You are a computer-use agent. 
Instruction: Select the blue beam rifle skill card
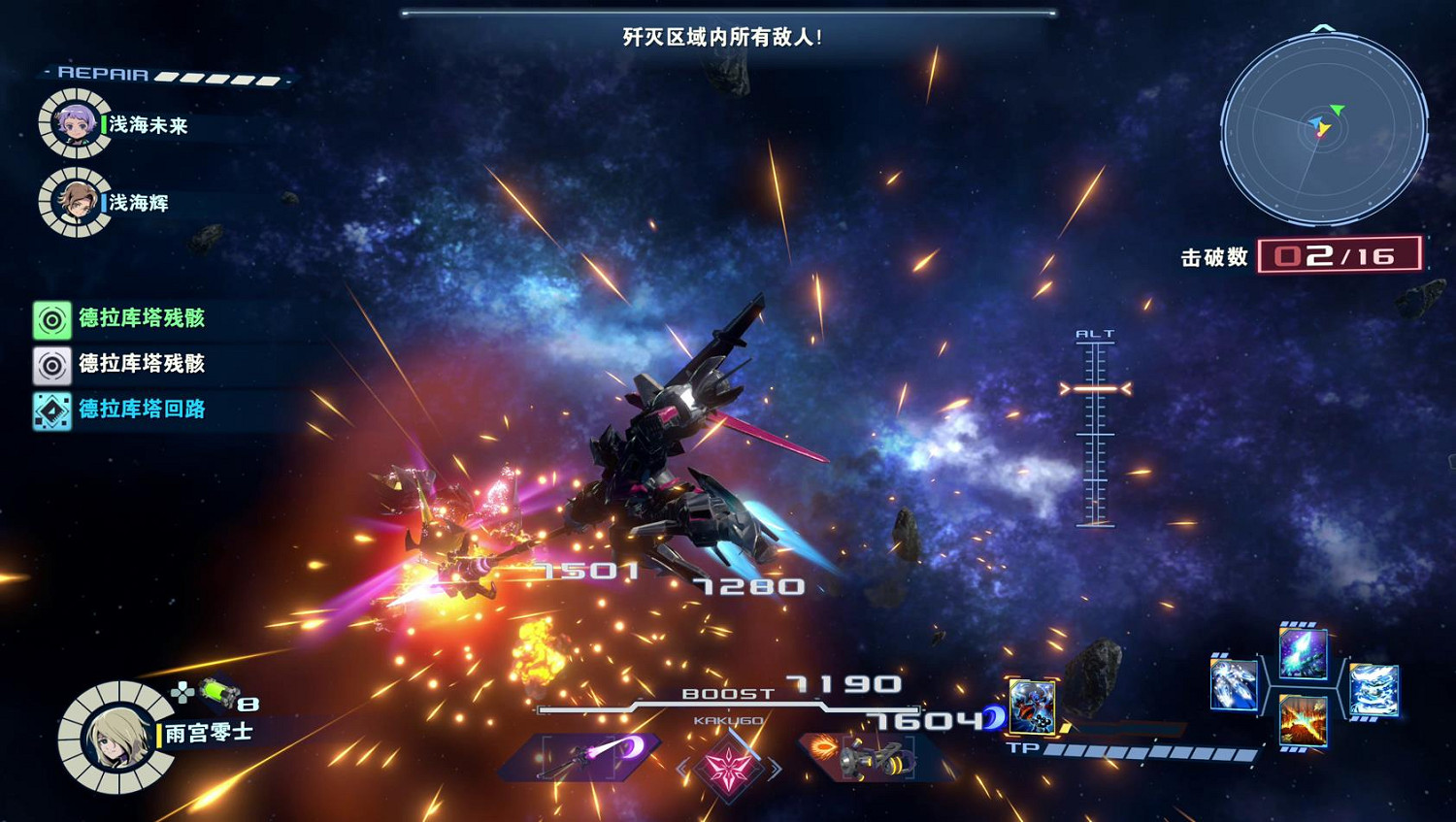click(1305, 655)
